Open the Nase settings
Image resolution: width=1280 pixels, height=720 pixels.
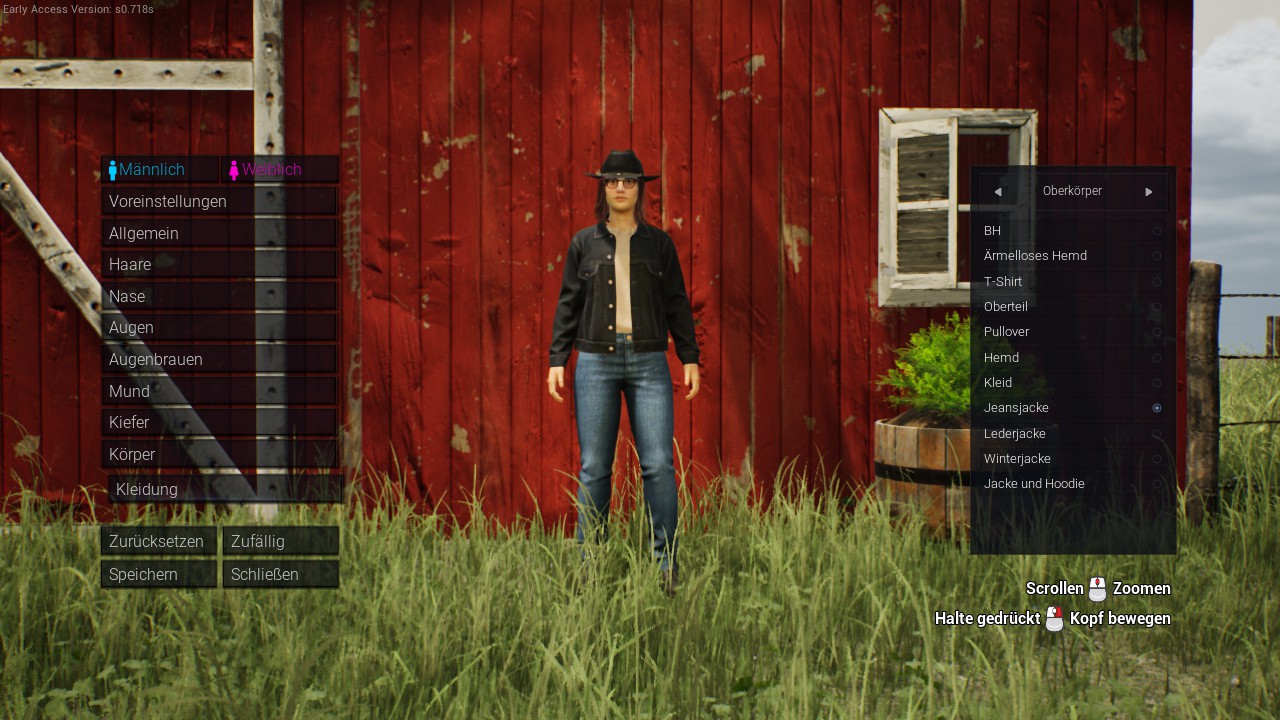[x=219, y=296]
